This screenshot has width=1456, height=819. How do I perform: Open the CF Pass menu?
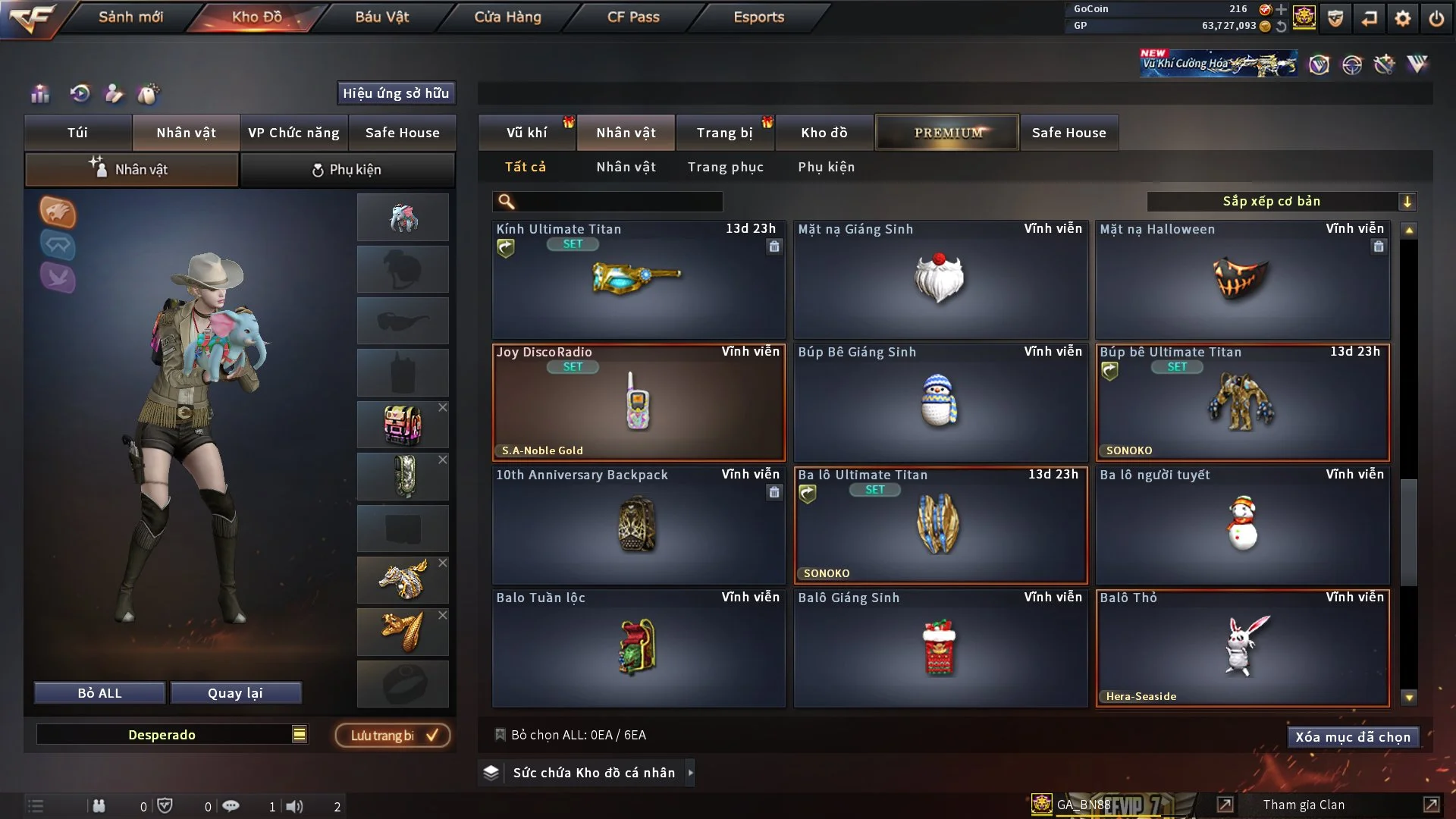pos(633,17)
